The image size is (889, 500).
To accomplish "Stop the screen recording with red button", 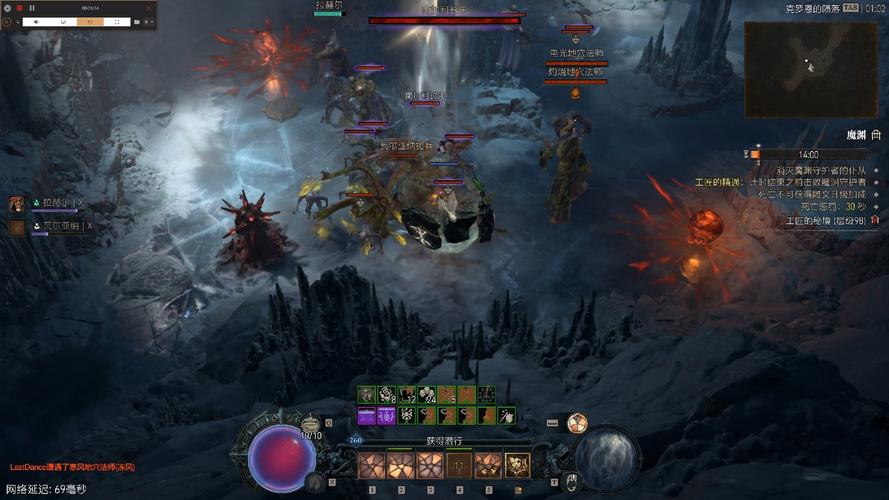I will (17, 8).
